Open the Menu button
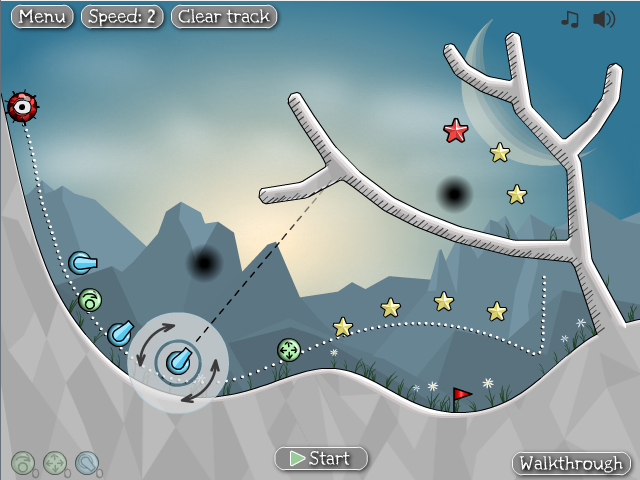The image size is (640, 480). tap(42, 17)
